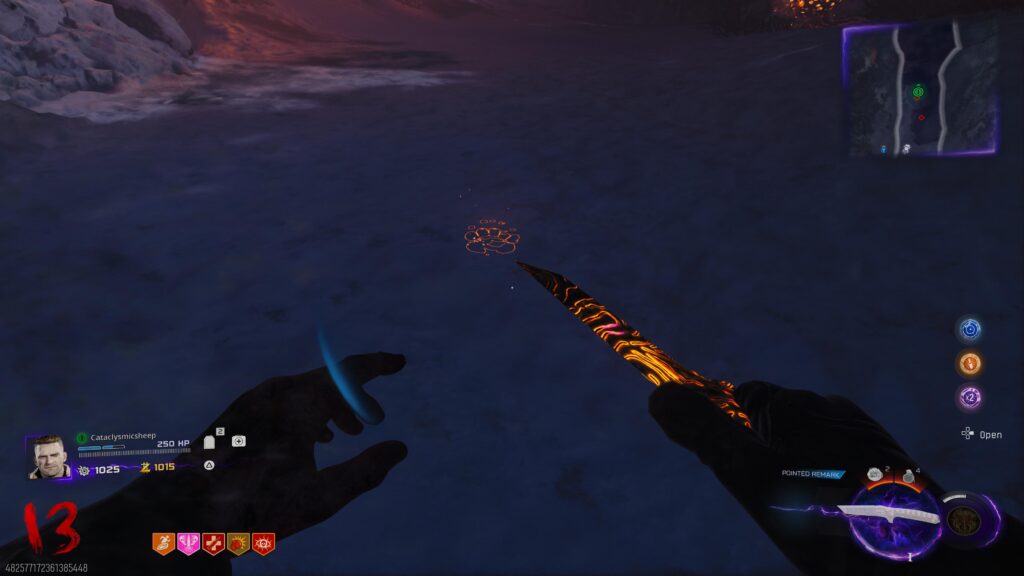
Task: Open the minimap in the corner
Action: (920, 90)
